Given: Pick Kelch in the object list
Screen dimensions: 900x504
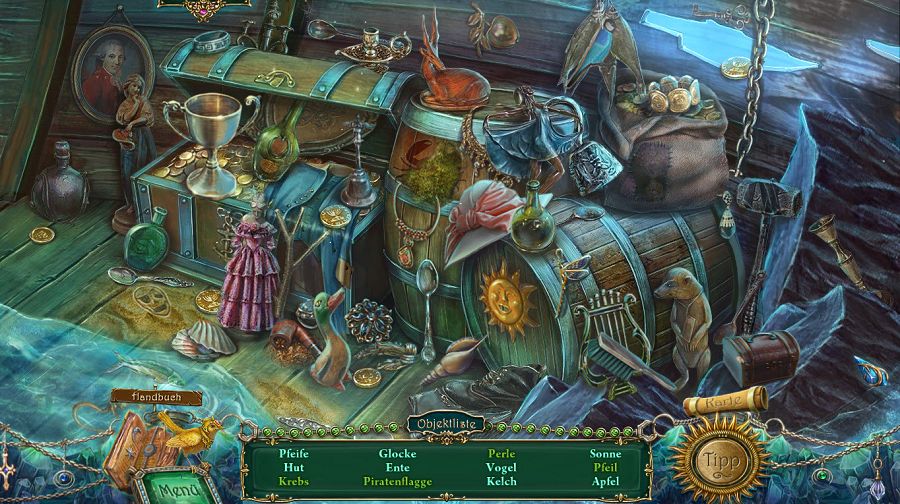Looking at the screenshot, I should [501, 481].
